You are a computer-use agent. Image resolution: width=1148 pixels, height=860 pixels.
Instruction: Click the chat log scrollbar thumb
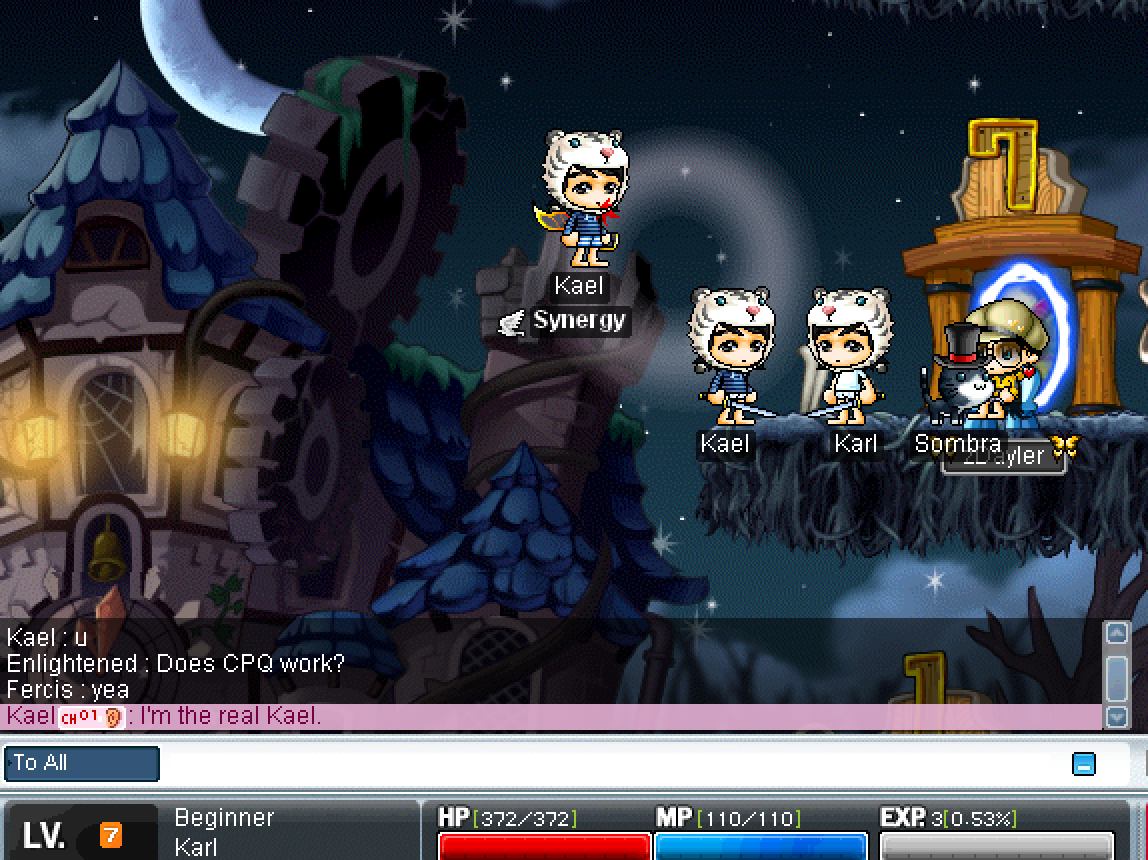(1116, 675)
